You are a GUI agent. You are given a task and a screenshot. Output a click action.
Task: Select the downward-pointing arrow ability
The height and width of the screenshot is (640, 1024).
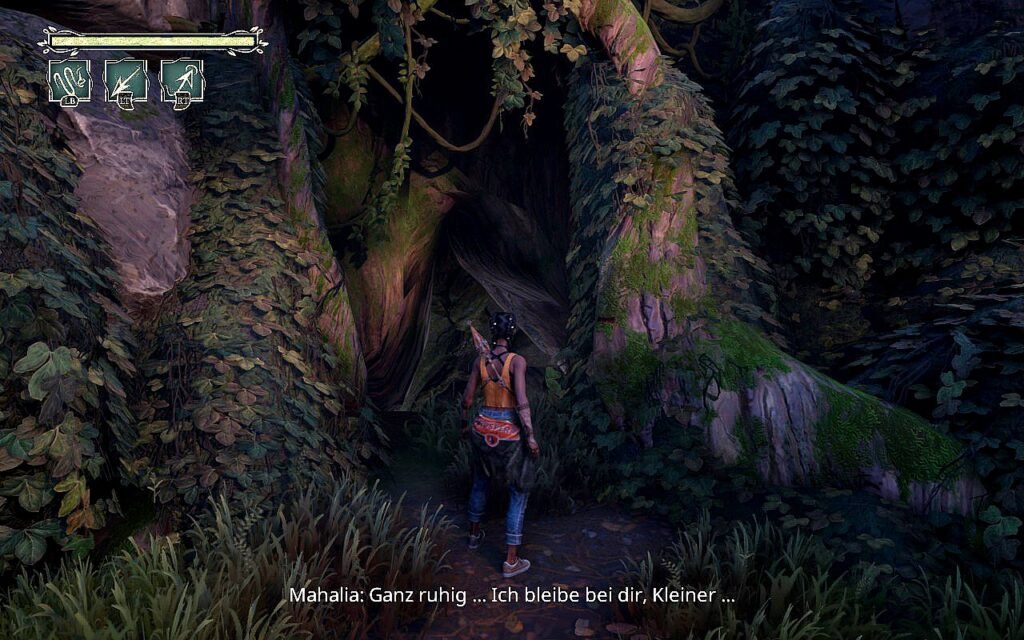click(126, 80)
